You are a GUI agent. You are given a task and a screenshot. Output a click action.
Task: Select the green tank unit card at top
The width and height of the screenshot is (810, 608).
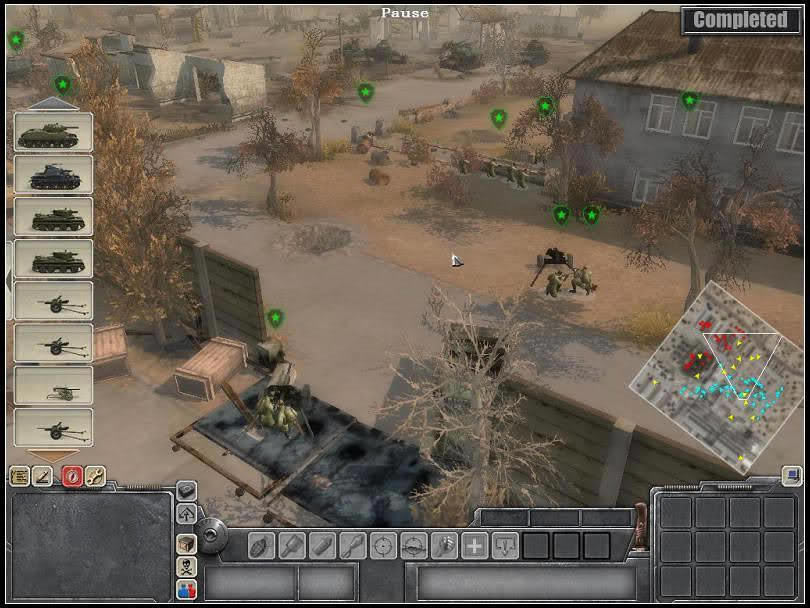pos(53,132)
